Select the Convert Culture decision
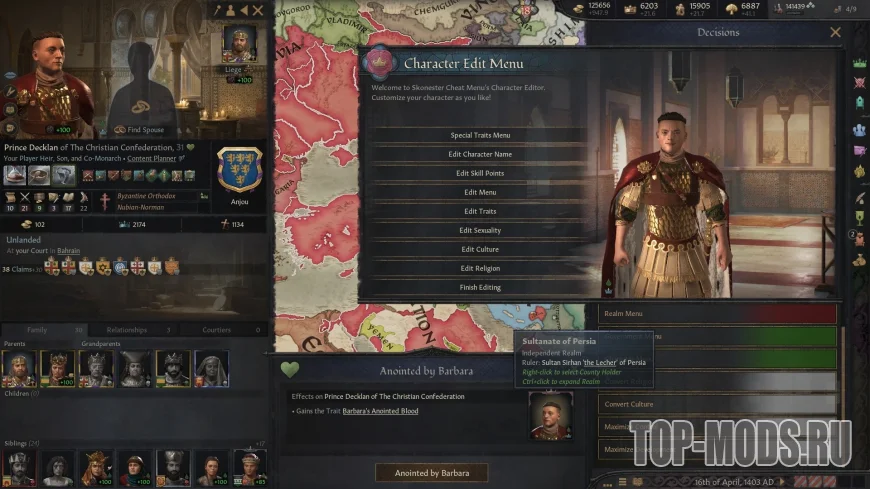The image size is (870, 489). [x=717, y=405]
